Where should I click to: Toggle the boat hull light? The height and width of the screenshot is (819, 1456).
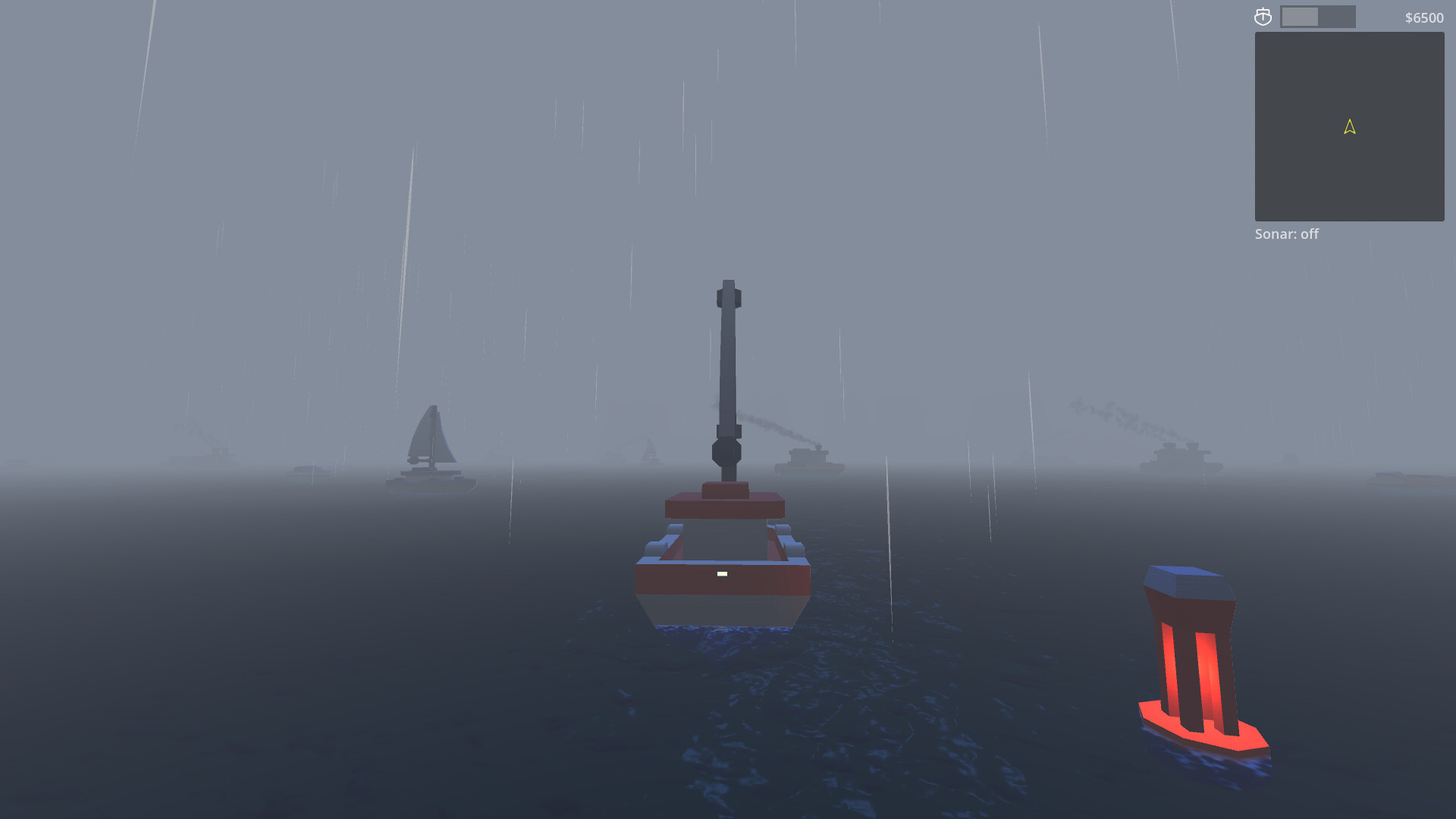point(720,575)
